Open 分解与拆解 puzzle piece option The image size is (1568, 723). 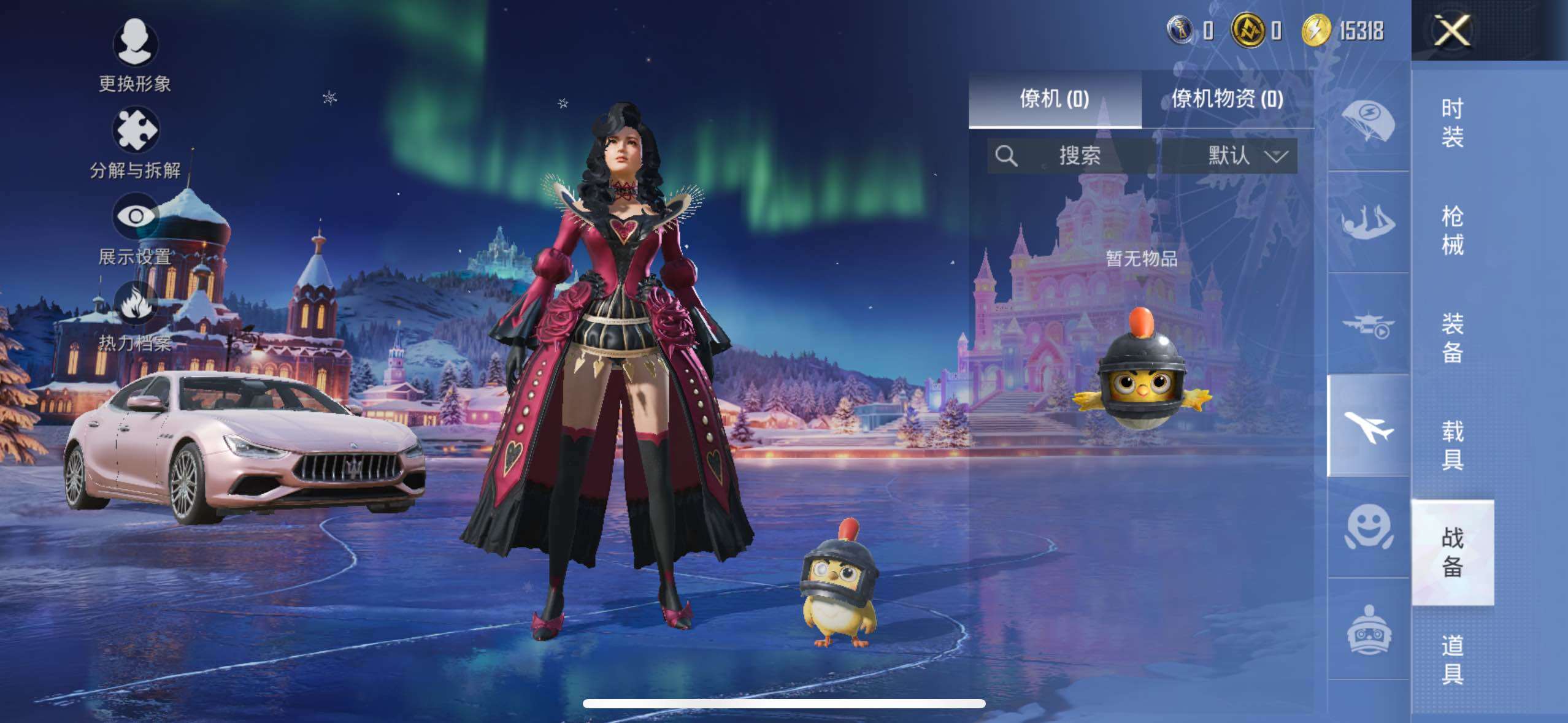click(x=135, y=142)
